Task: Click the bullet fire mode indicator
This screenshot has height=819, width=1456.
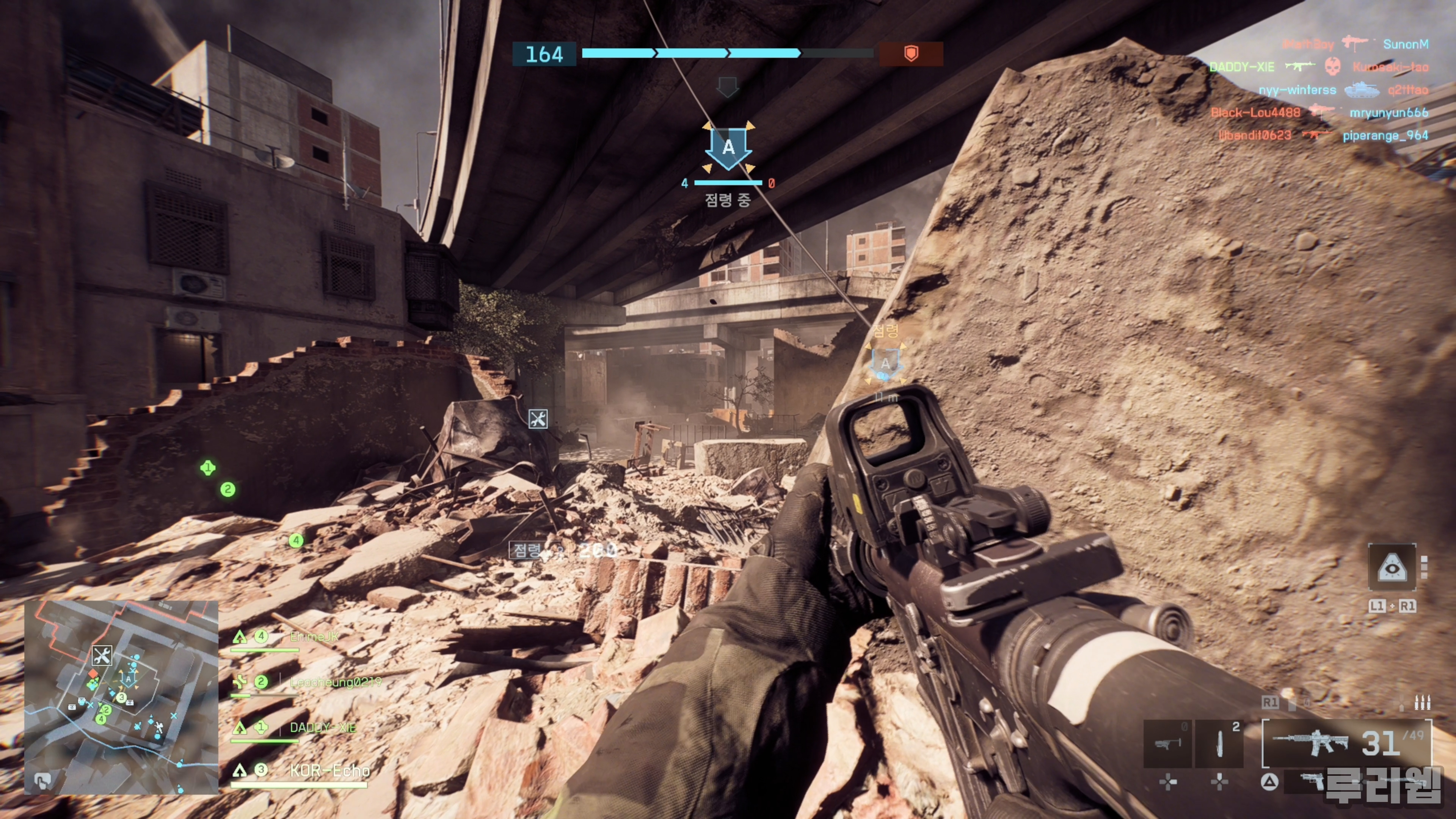Action: click(1422, 703)
